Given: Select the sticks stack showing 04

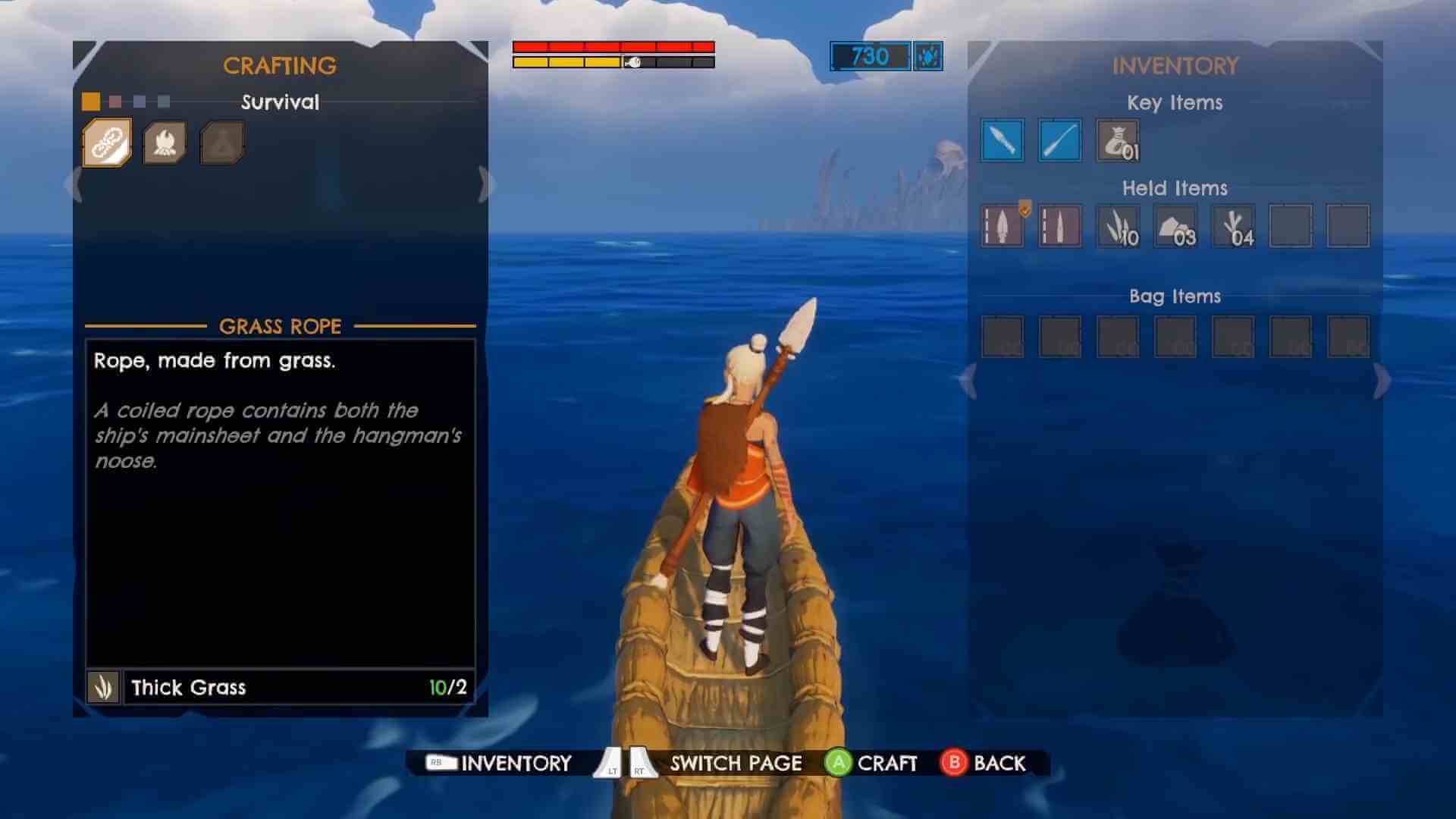Looking at the screenshot, I should (1235, 225).
